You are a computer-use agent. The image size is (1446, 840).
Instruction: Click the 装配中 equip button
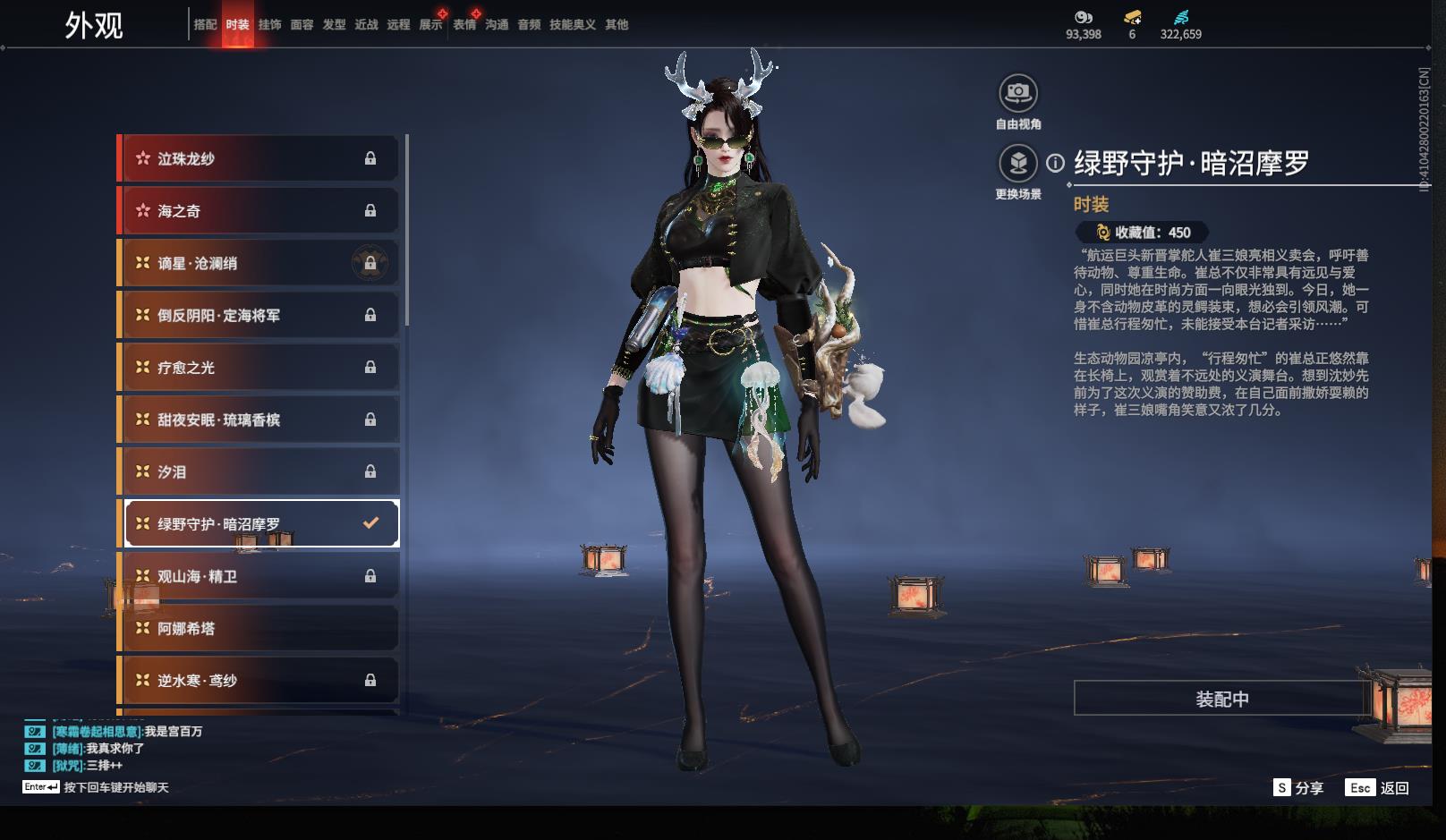pyautogui.click(x=1221, y=699)
